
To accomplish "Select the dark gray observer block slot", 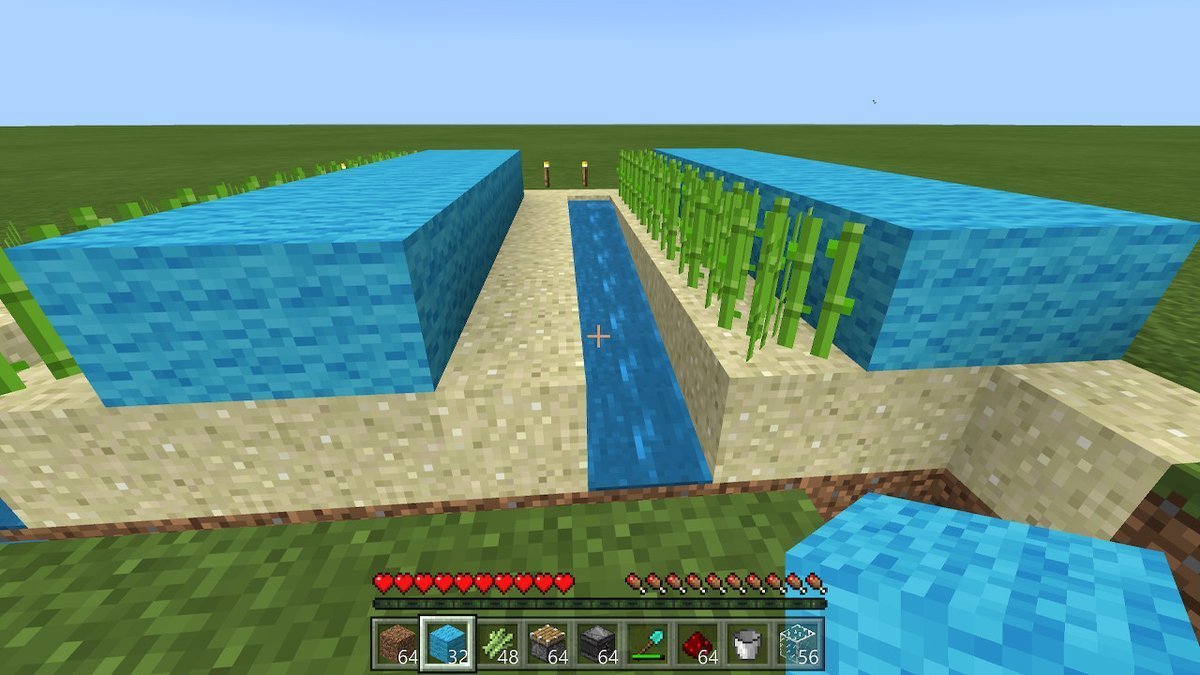I will (600, 643).
